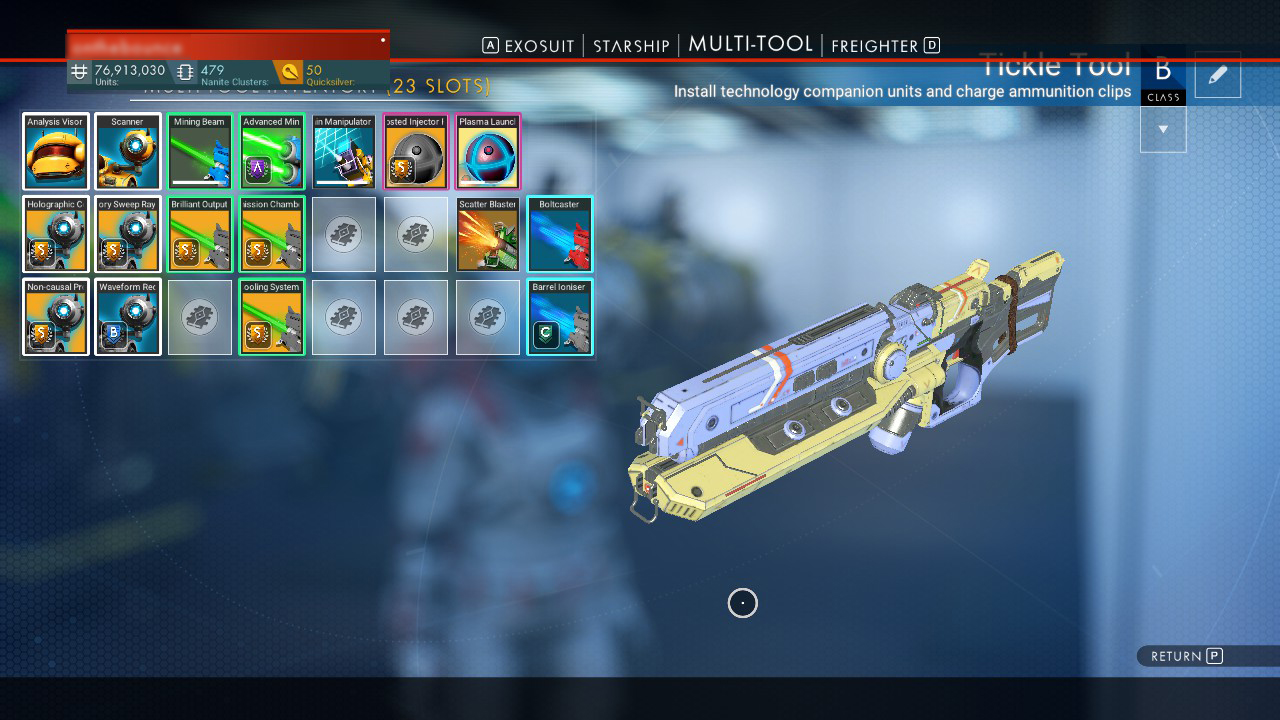Rename the multi-tool with the pencil button
1280x720 pixels.
pos(1218,75)
